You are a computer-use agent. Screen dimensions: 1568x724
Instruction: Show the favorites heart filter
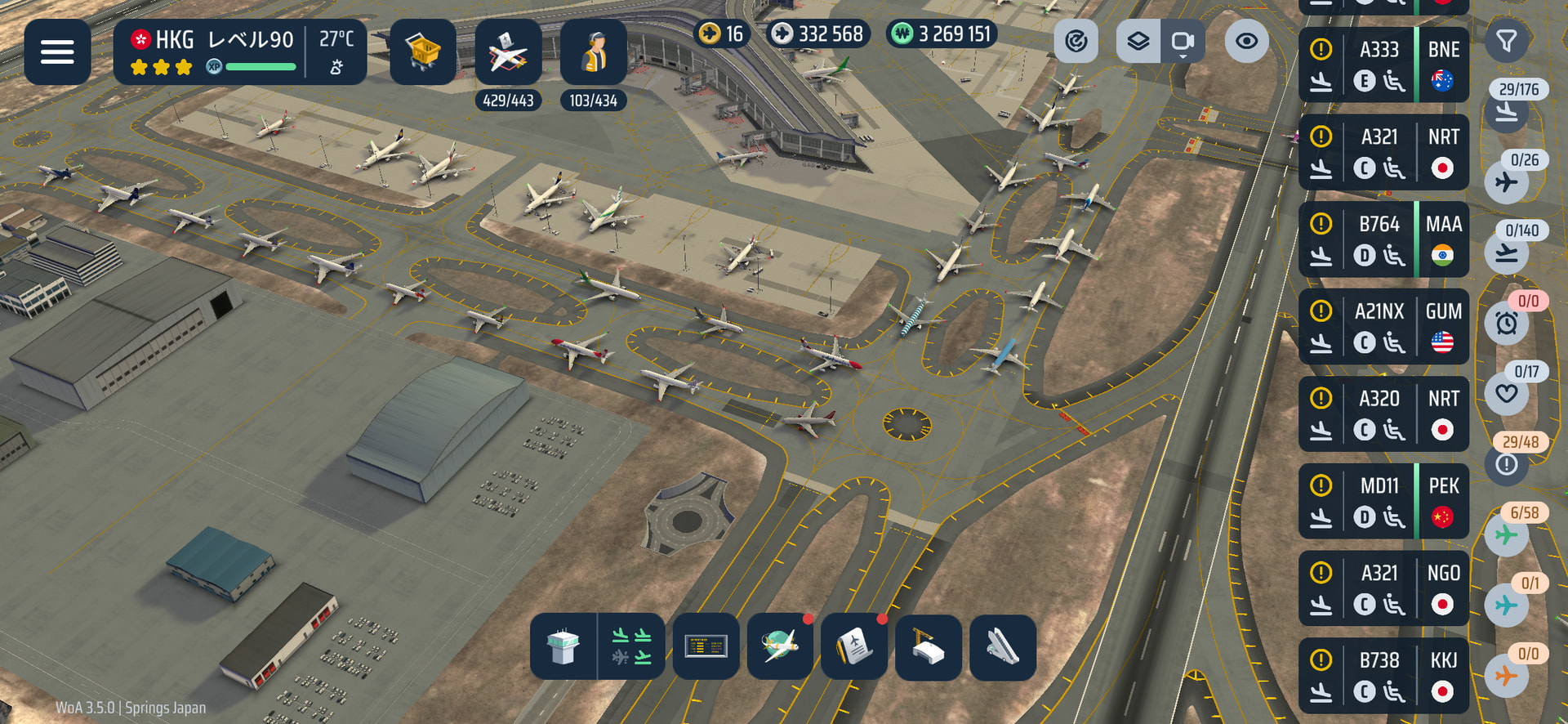point(1507,394)
